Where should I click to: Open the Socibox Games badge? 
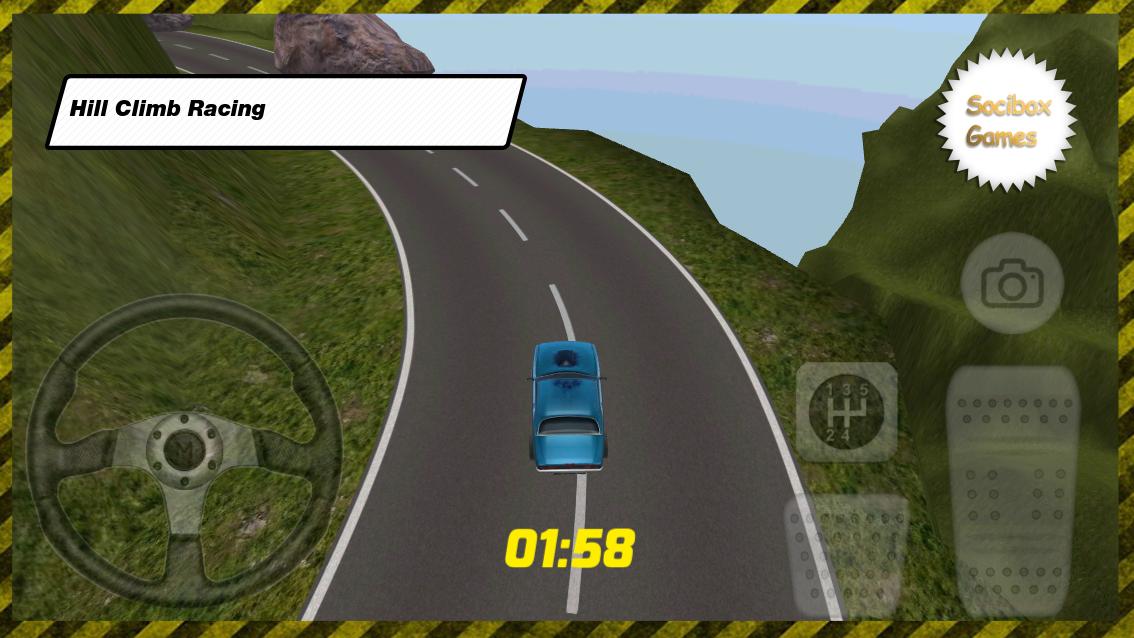click(x=1007, y=121)
